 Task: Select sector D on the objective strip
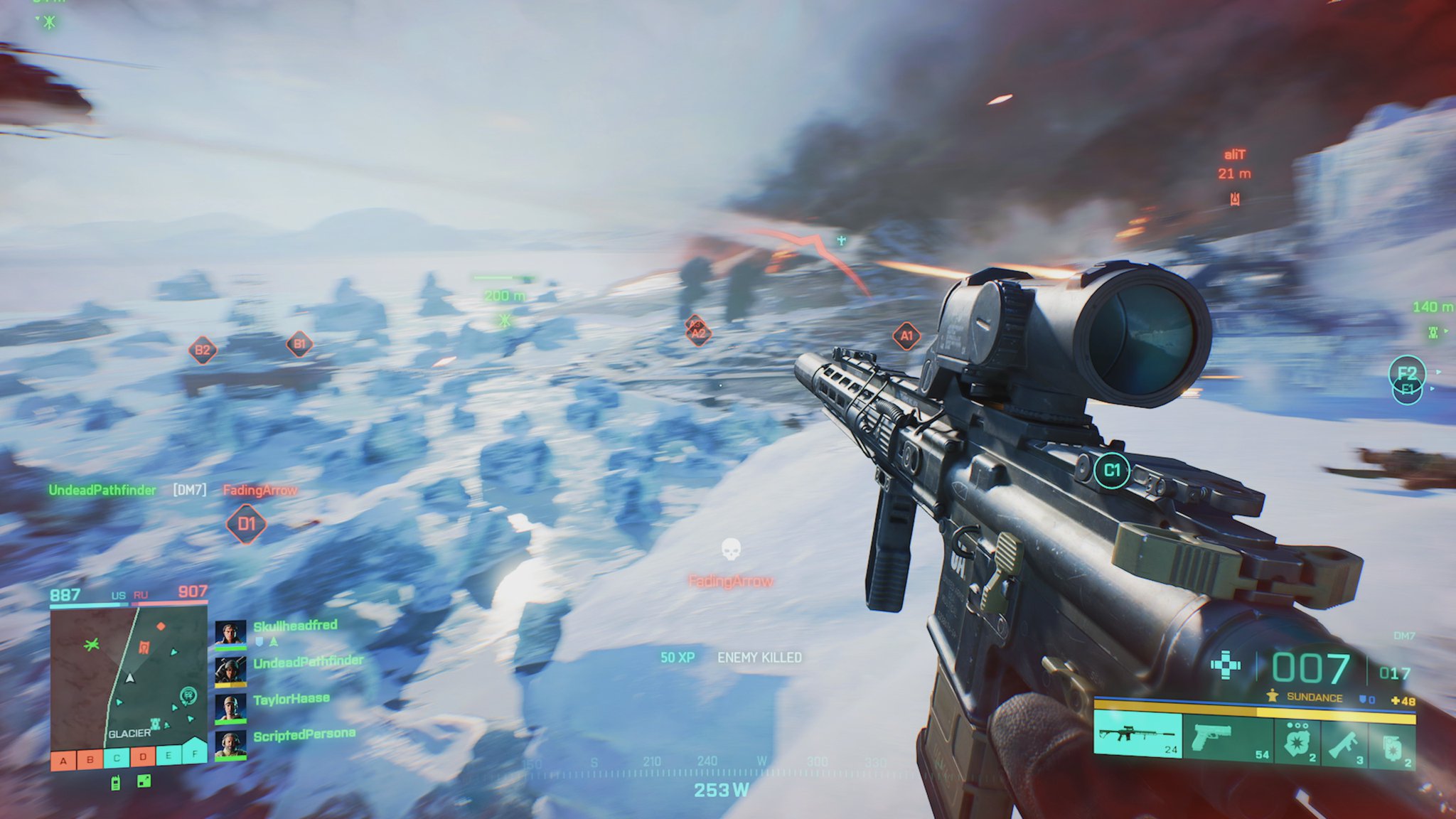coord(143,756)
